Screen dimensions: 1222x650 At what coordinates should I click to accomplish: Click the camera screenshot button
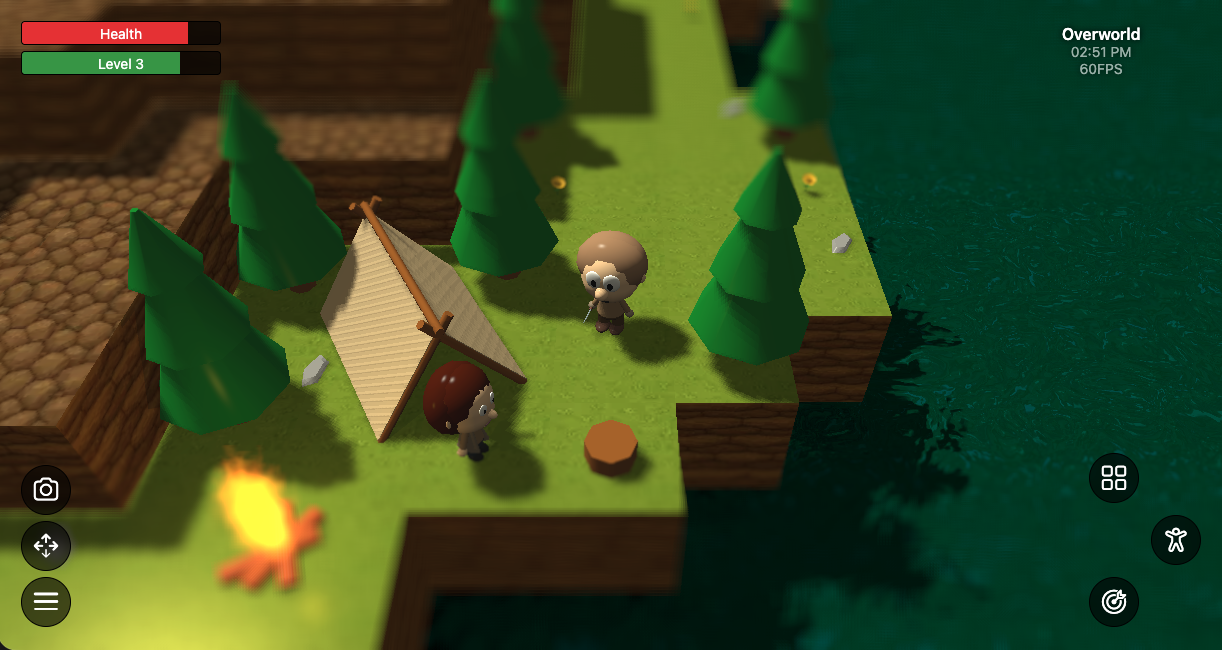[46, 490]
